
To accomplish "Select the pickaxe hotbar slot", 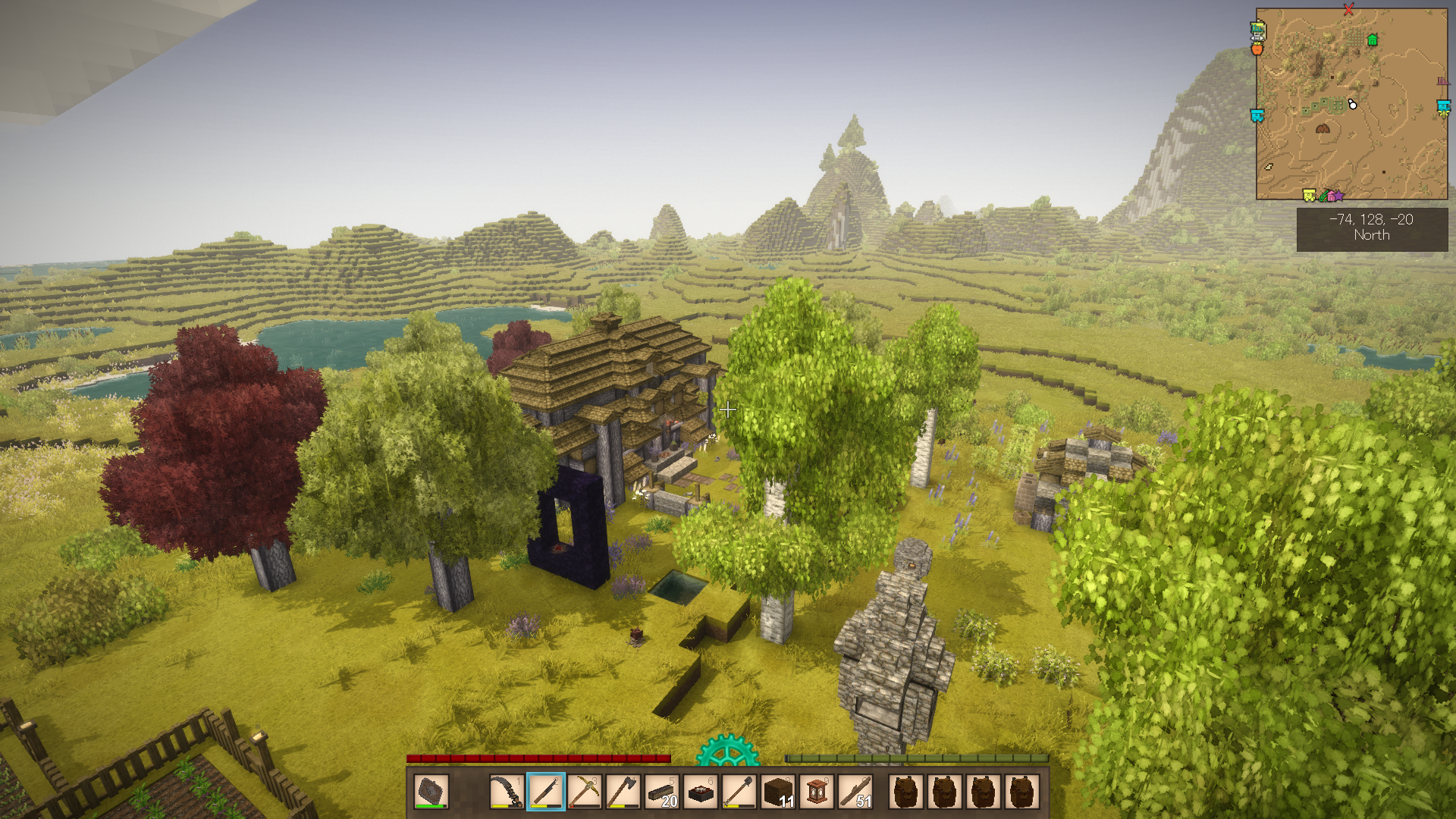I will tap(584, 792).
